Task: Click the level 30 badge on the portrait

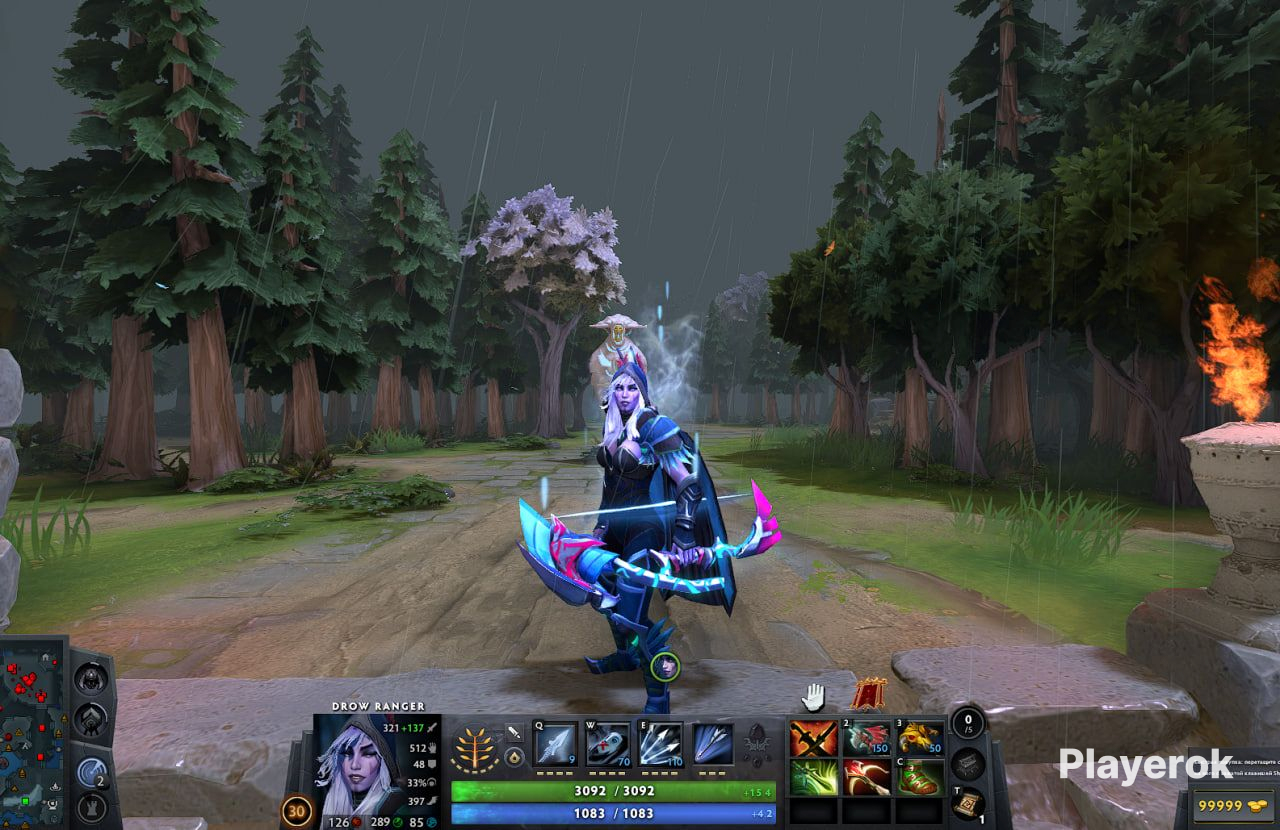Action: (x=295, y=812)
